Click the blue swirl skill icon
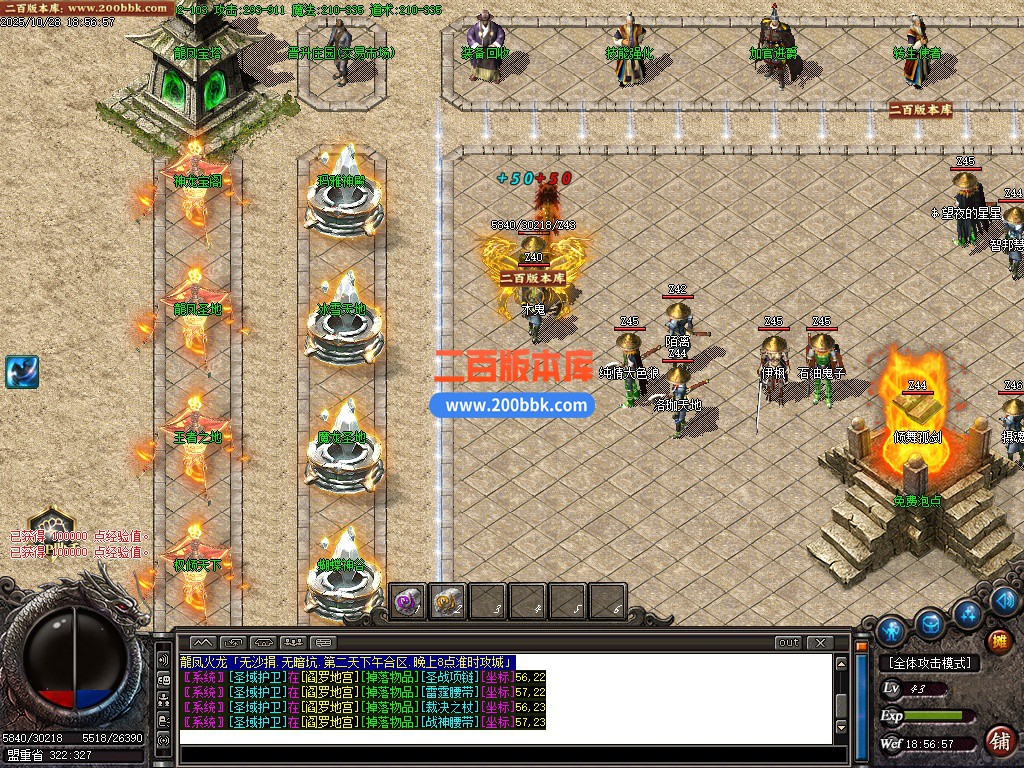The width and height of the screenshot is (1024, 768). (21, 372)
